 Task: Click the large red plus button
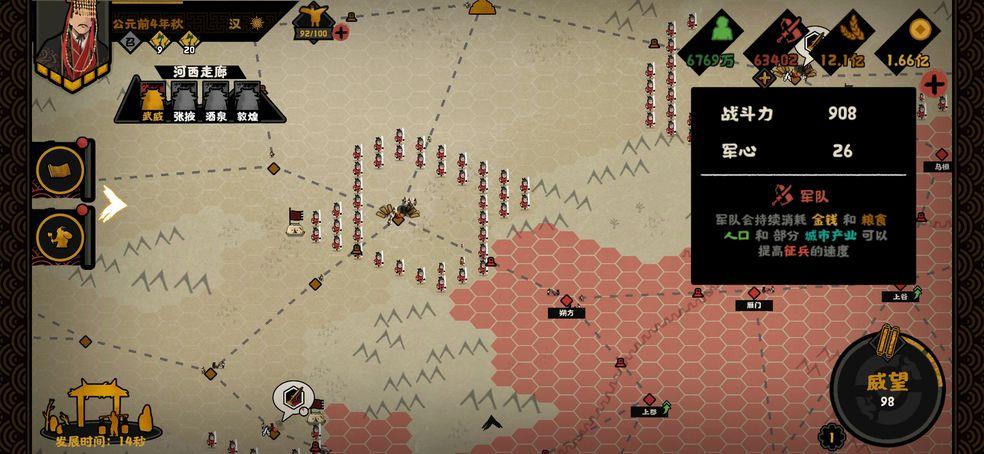pyautogui.click(x=935, y=84)
